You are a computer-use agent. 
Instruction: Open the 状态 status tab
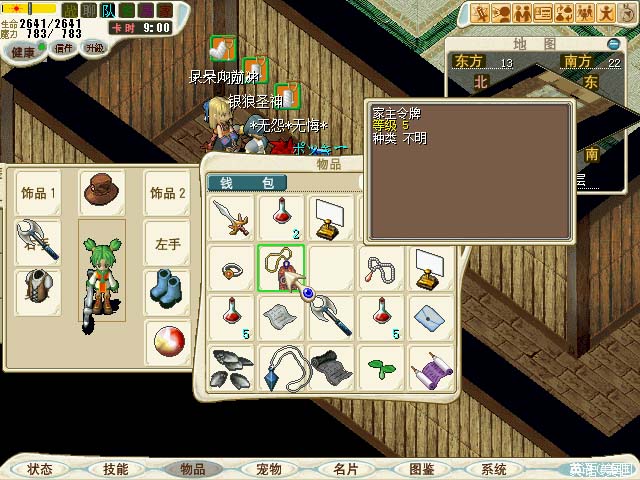coord(40,469)
